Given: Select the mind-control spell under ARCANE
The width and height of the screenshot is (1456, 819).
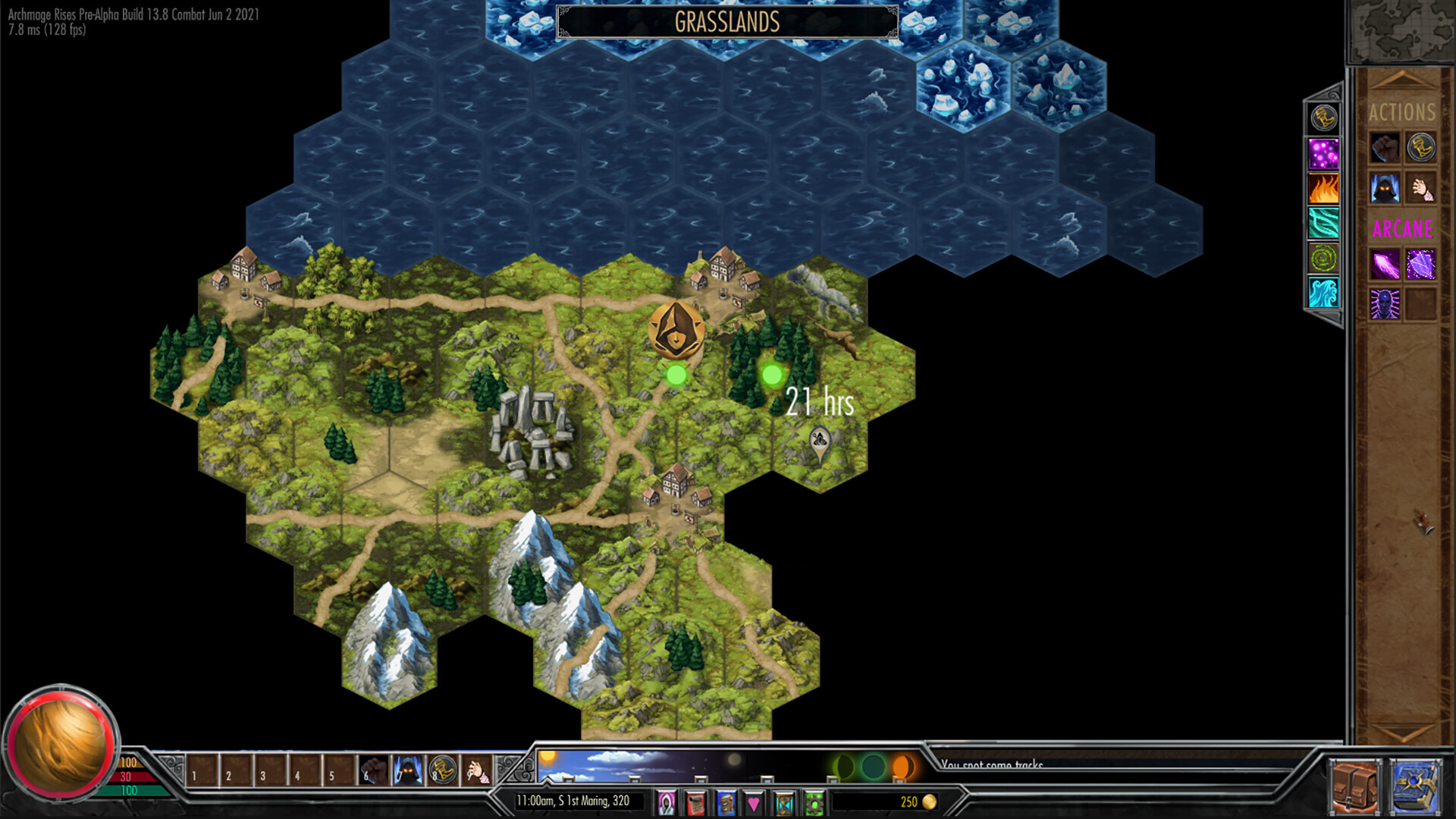Looking at the screenshot, I should pyautogui.click(x=1384, y=303).
